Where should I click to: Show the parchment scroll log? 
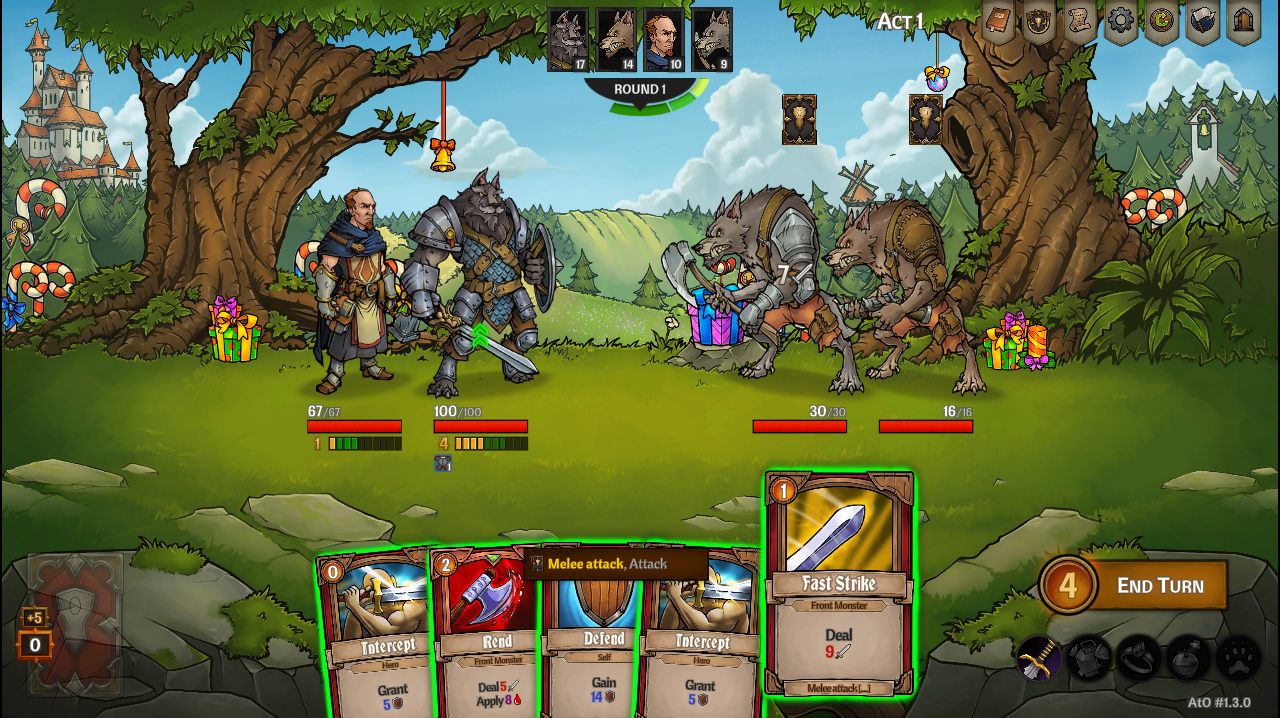point(1080,21)
